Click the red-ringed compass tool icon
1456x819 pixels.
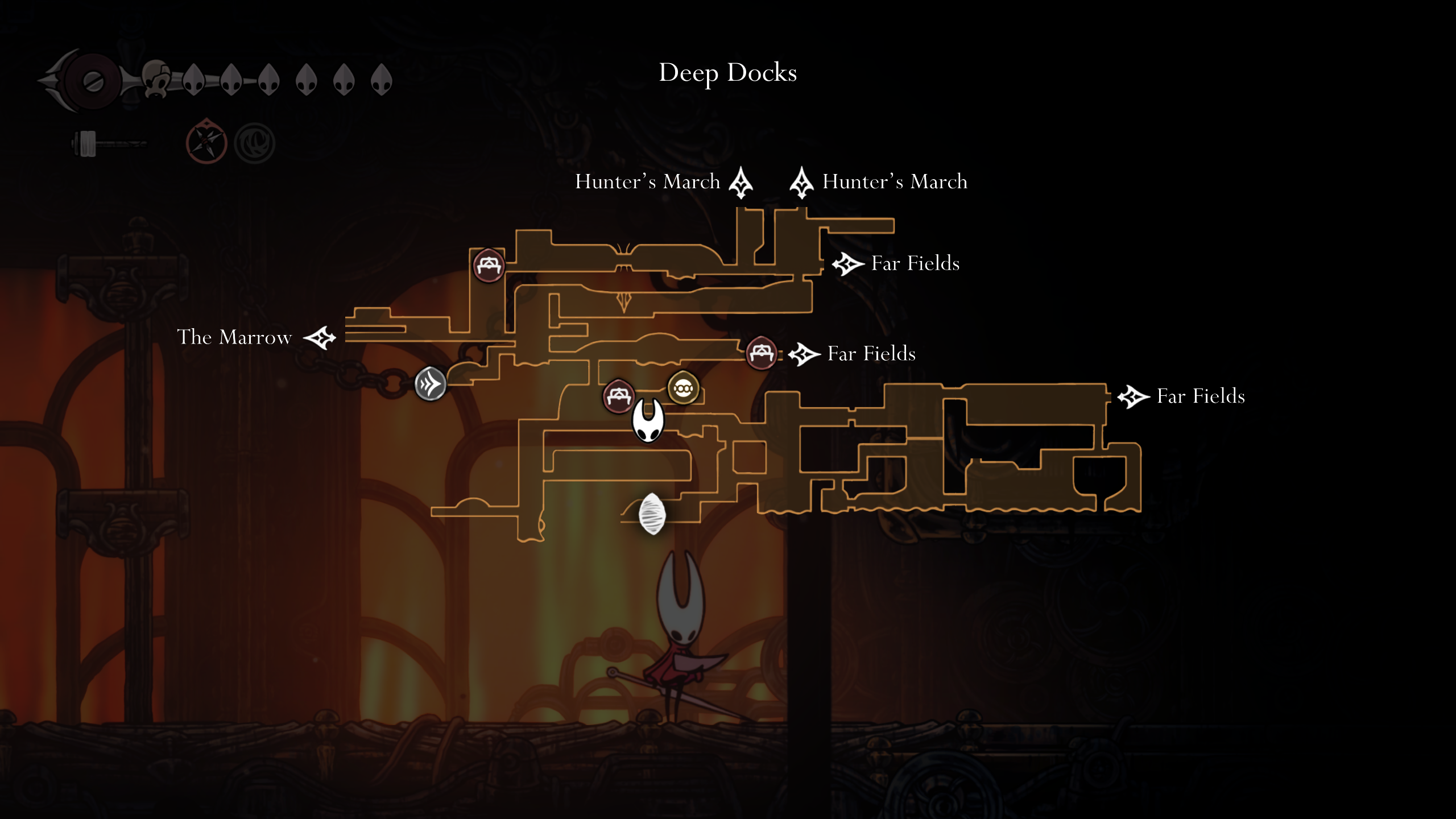[x=206, y=143]
